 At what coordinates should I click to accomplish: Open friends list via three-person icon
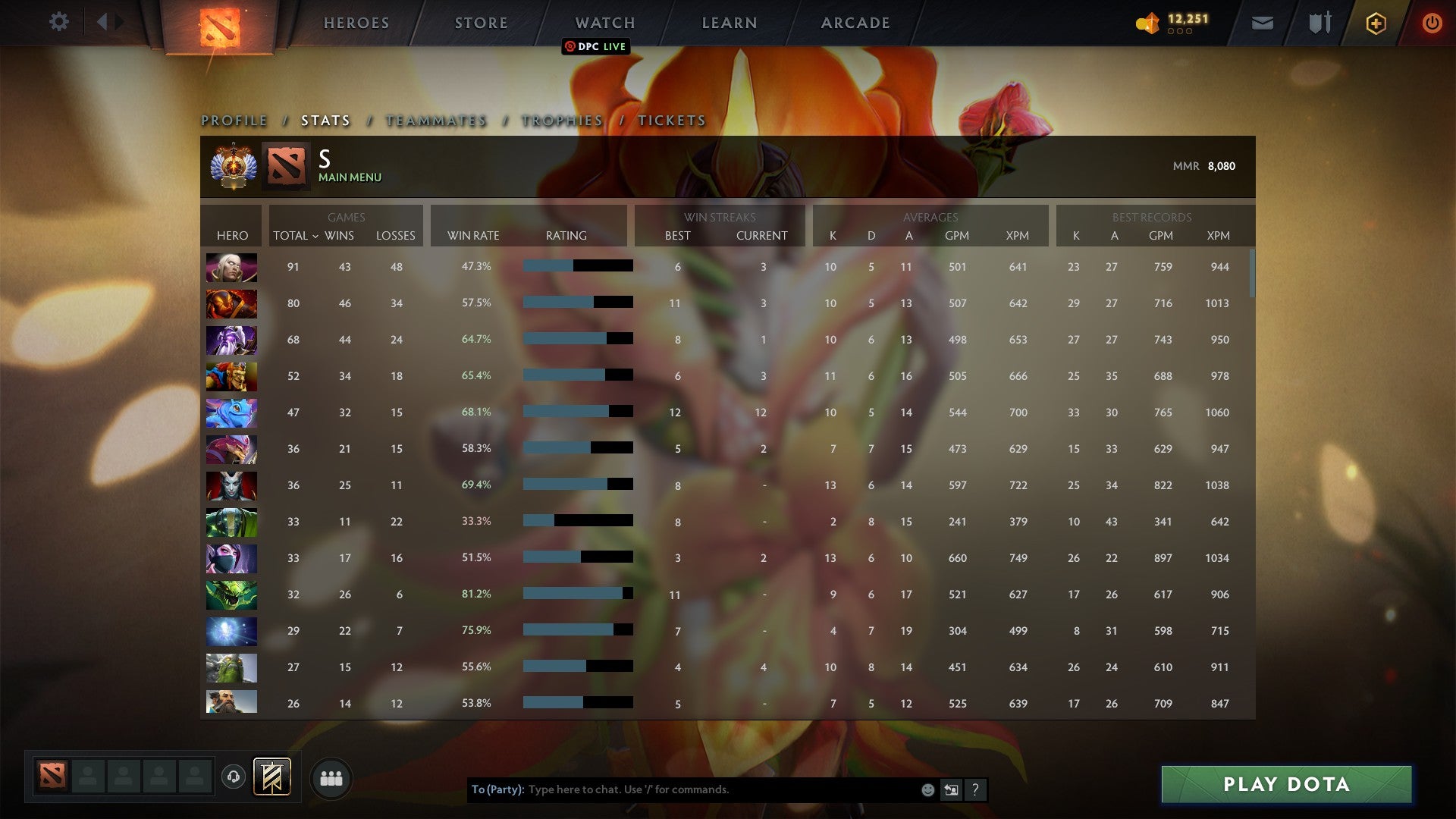click(x=331, y=777)
